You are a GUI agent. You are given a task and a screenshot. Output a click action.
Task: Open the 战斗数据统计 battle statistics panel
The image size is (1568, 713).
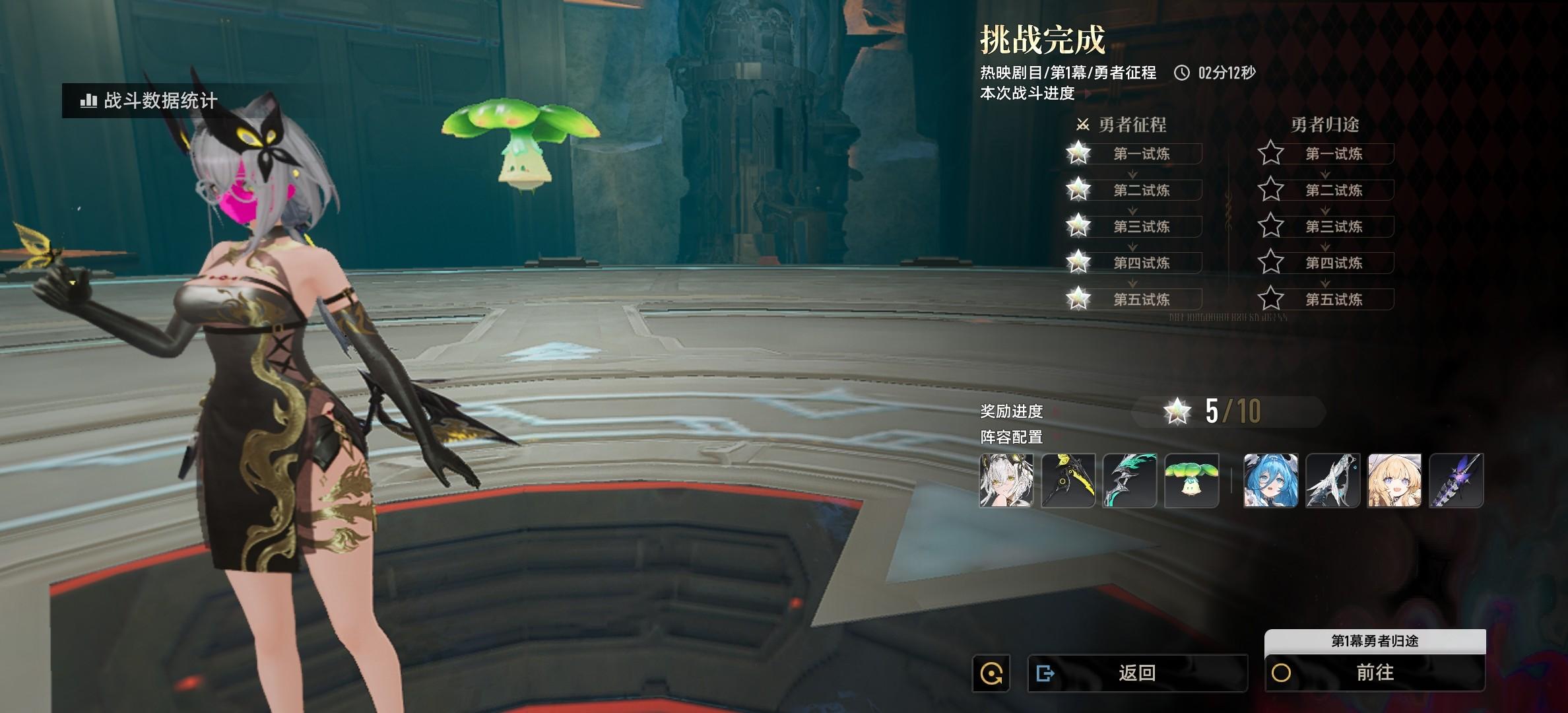pos(149,101)
